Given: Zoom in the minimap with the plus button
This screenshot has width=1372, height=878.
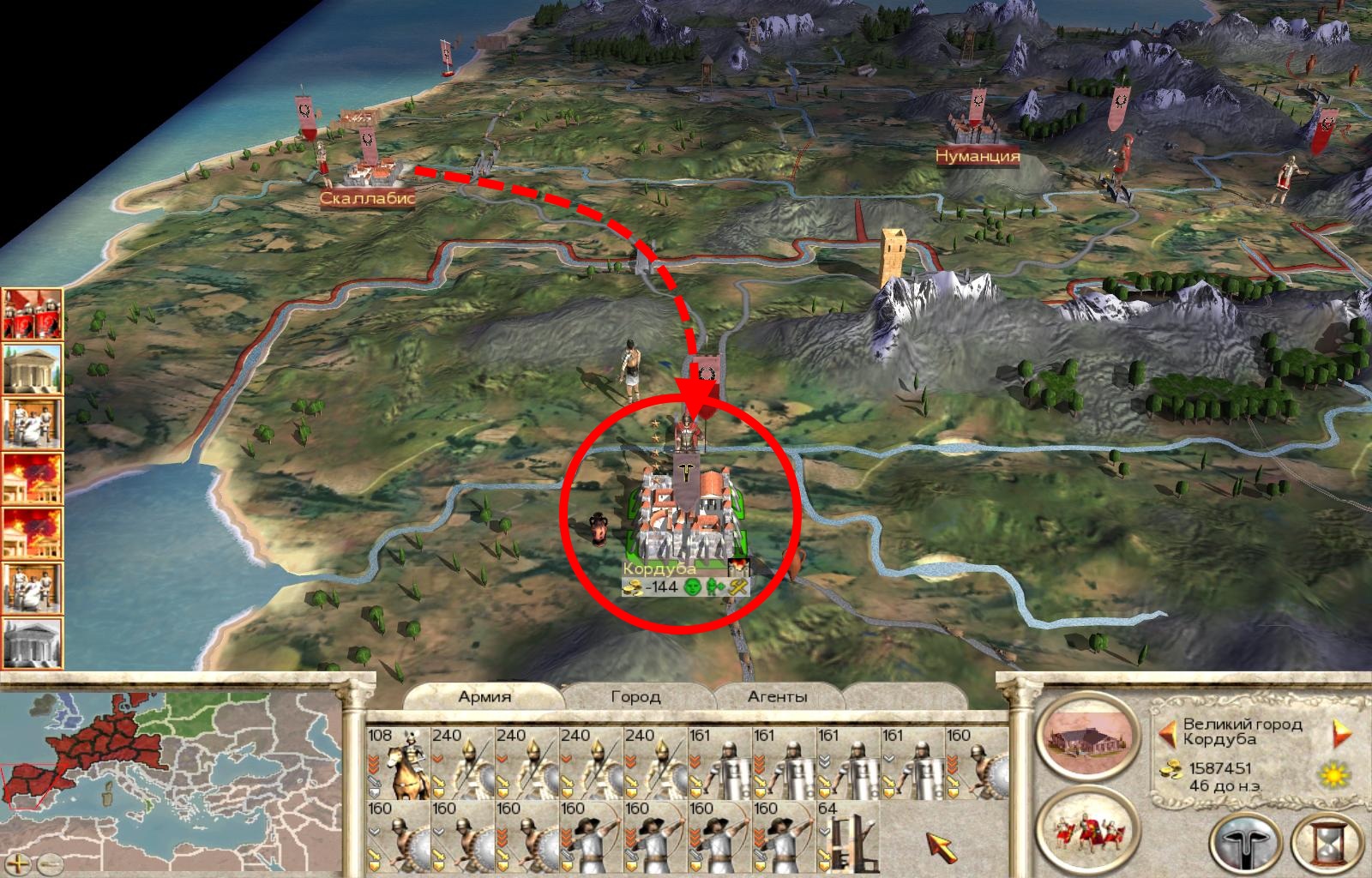Looking at the screenshot, I should (x=20, y=862).
